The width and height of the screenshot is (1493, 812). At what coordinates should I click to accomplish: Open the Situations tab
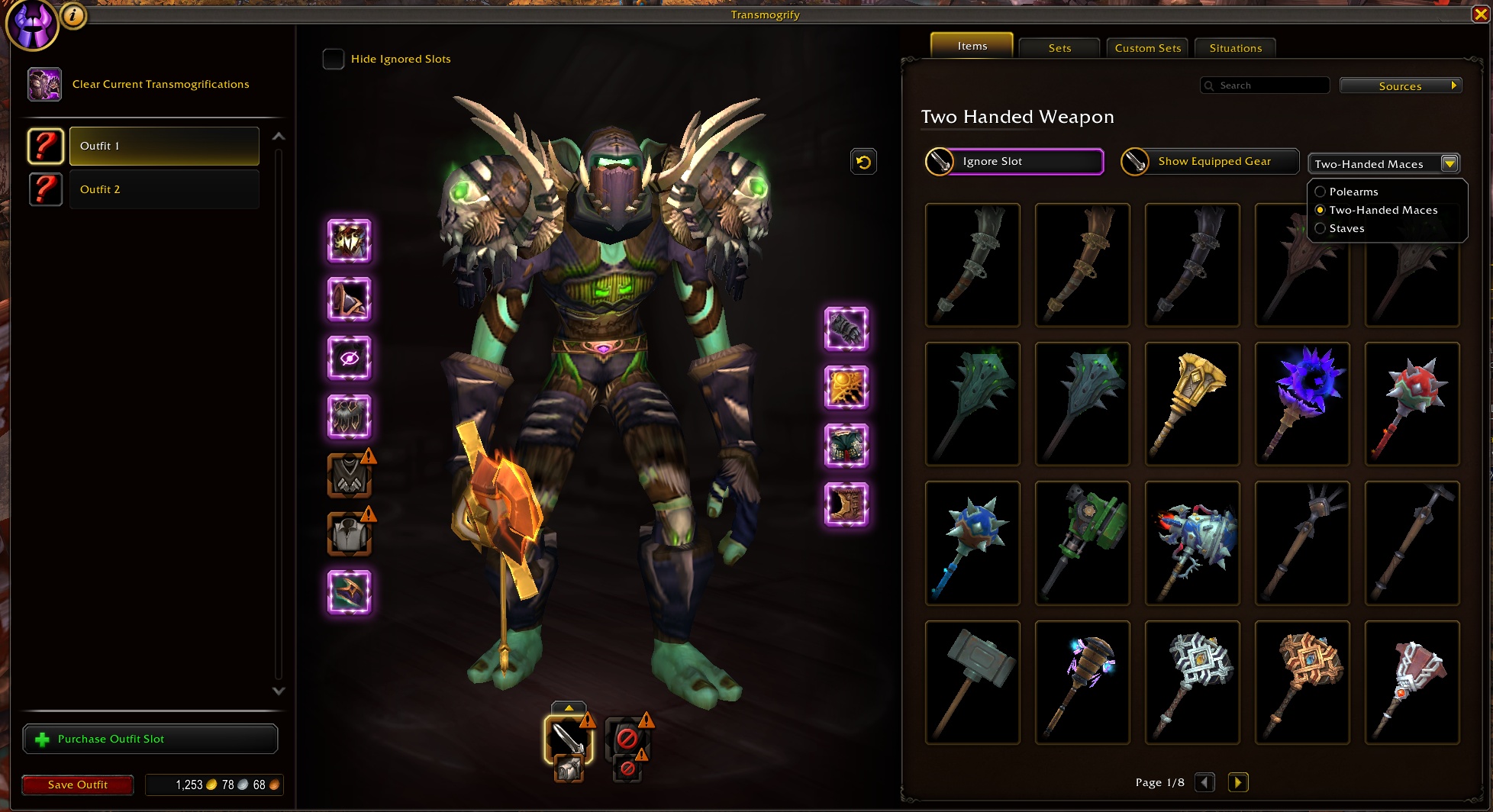tap(1235, 47)
